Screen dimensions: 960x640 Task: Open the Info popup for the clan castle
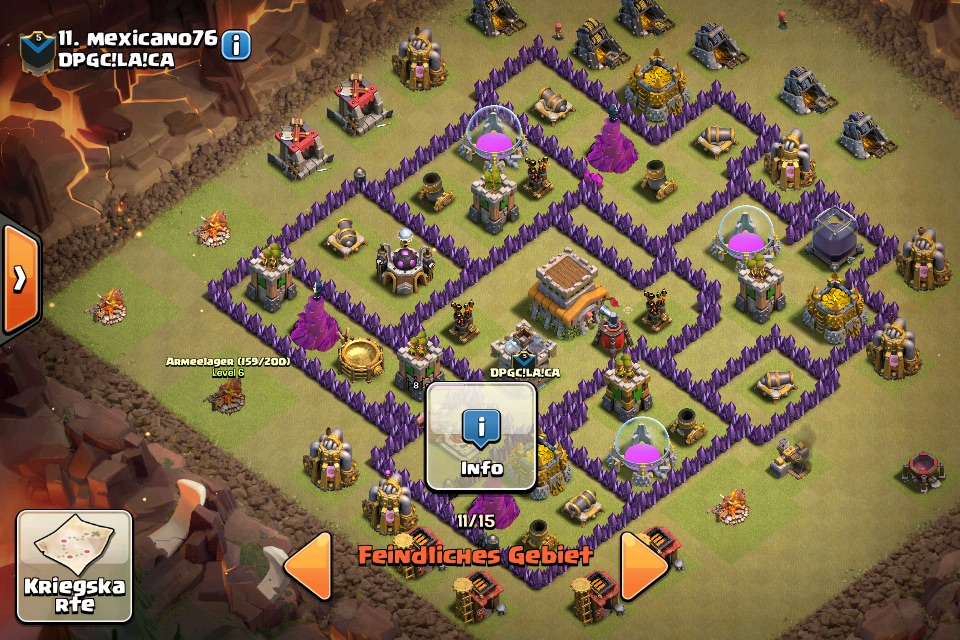(481, 437)
